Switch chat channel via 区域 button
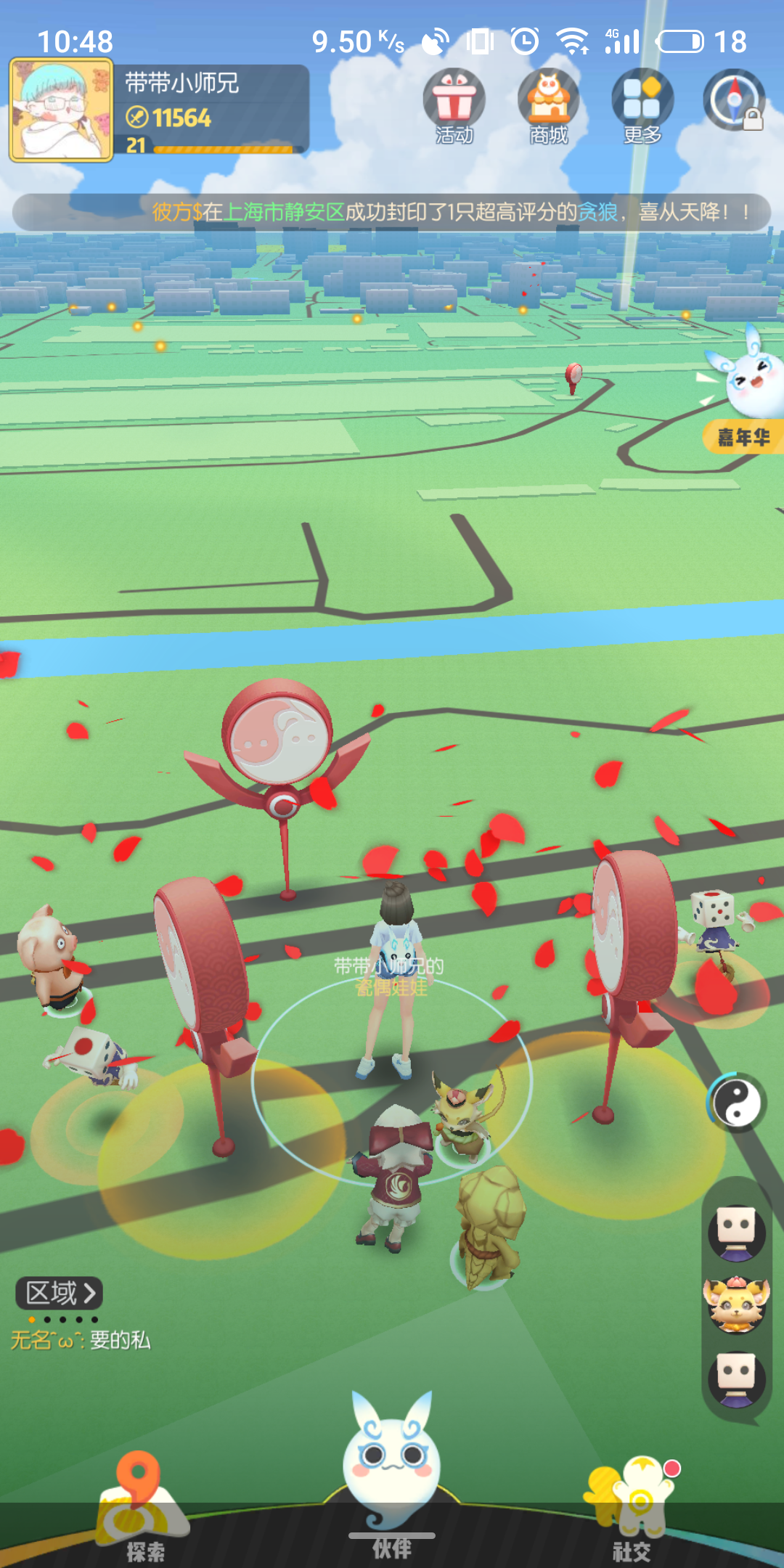784x1568 pixels. click(59, 1293)
